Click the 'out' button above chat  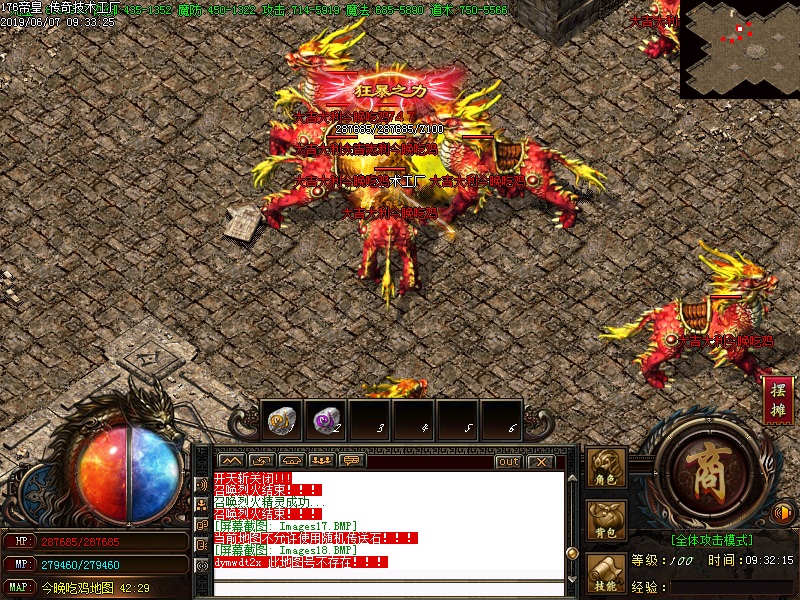coord(508,461)
